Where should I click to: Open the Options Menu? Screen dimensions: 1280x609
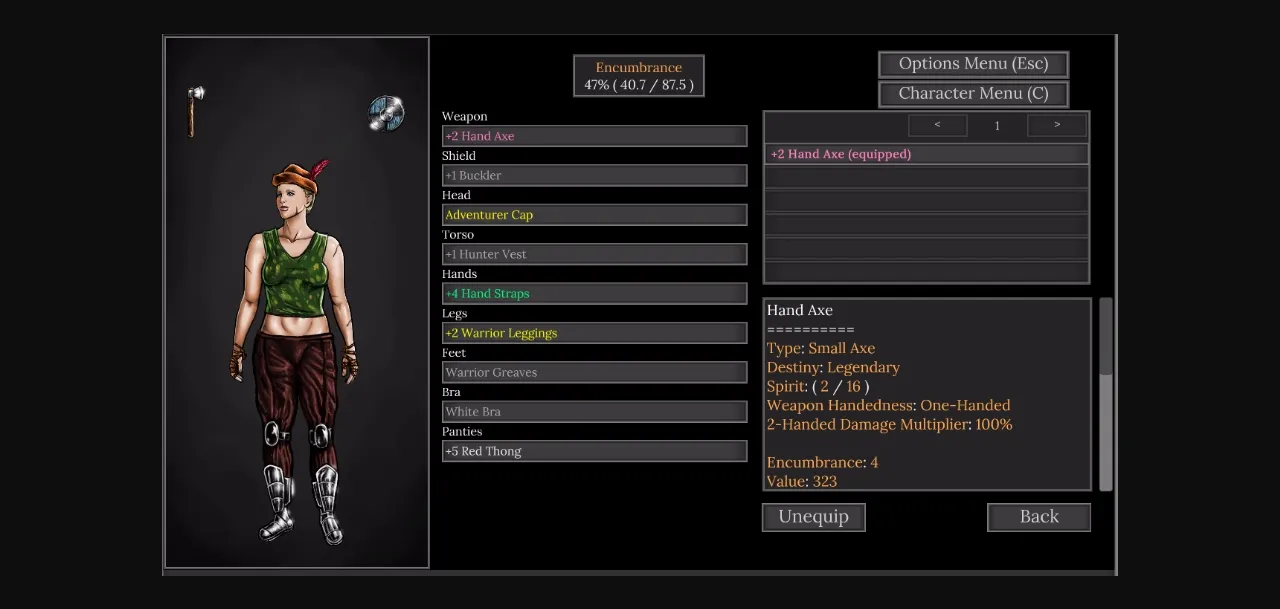click(x=973, y=64)
